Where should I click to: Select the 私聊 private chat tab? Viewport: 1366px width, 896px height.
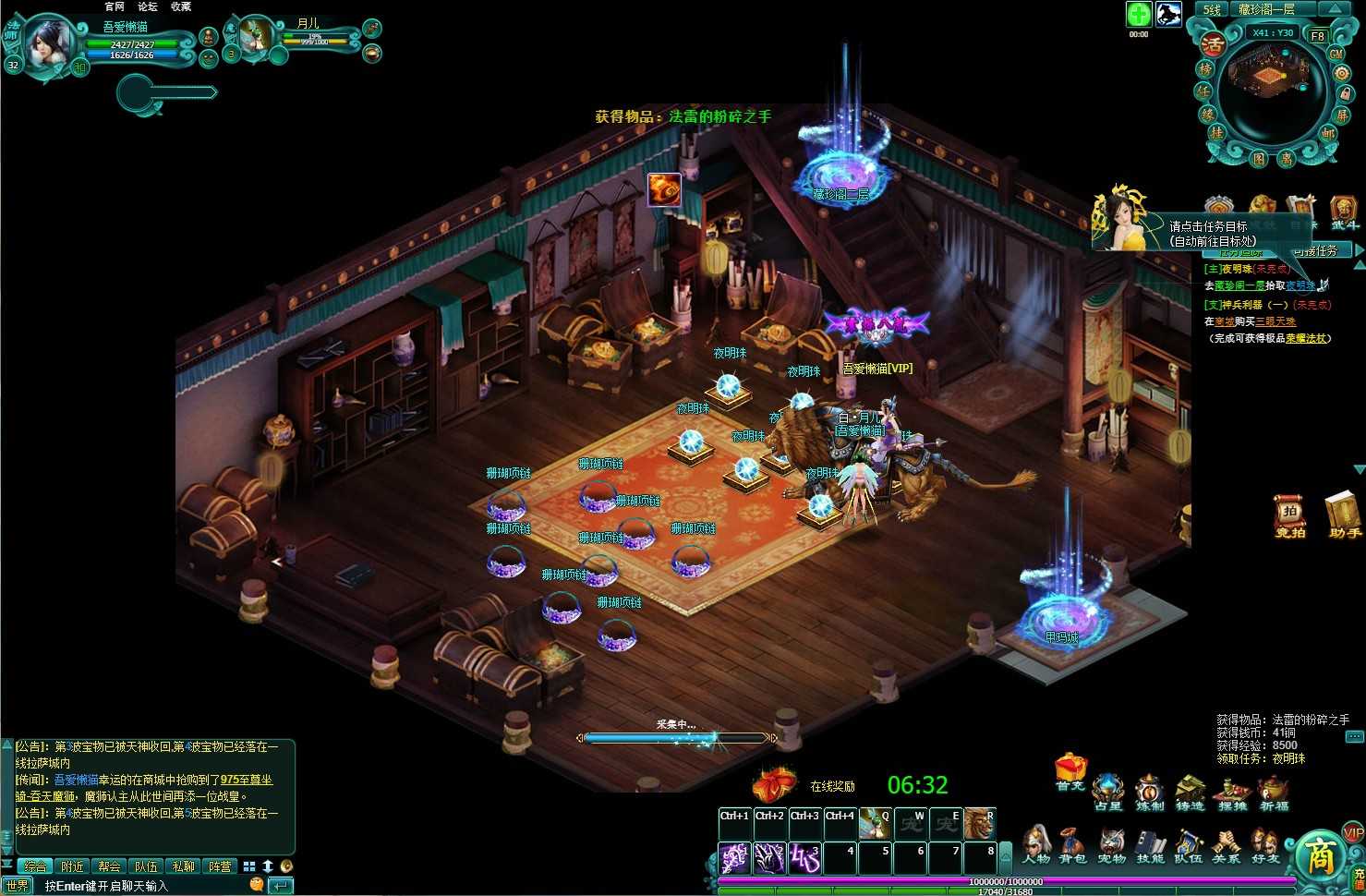pos(183,866)
